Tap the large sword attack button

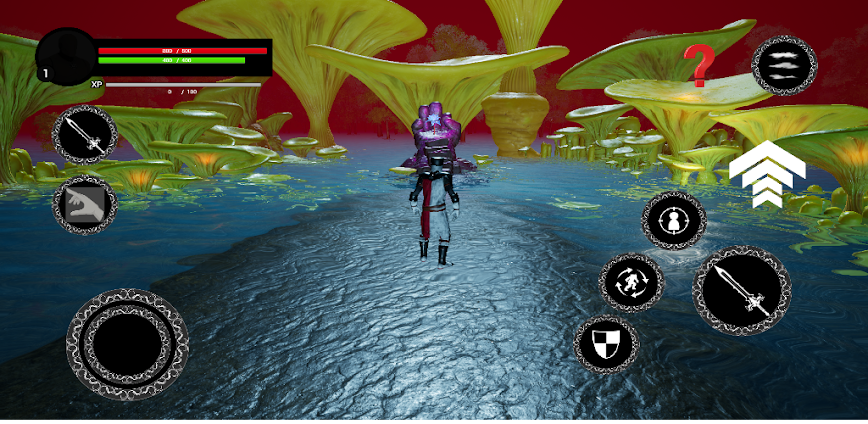(742, 291)
